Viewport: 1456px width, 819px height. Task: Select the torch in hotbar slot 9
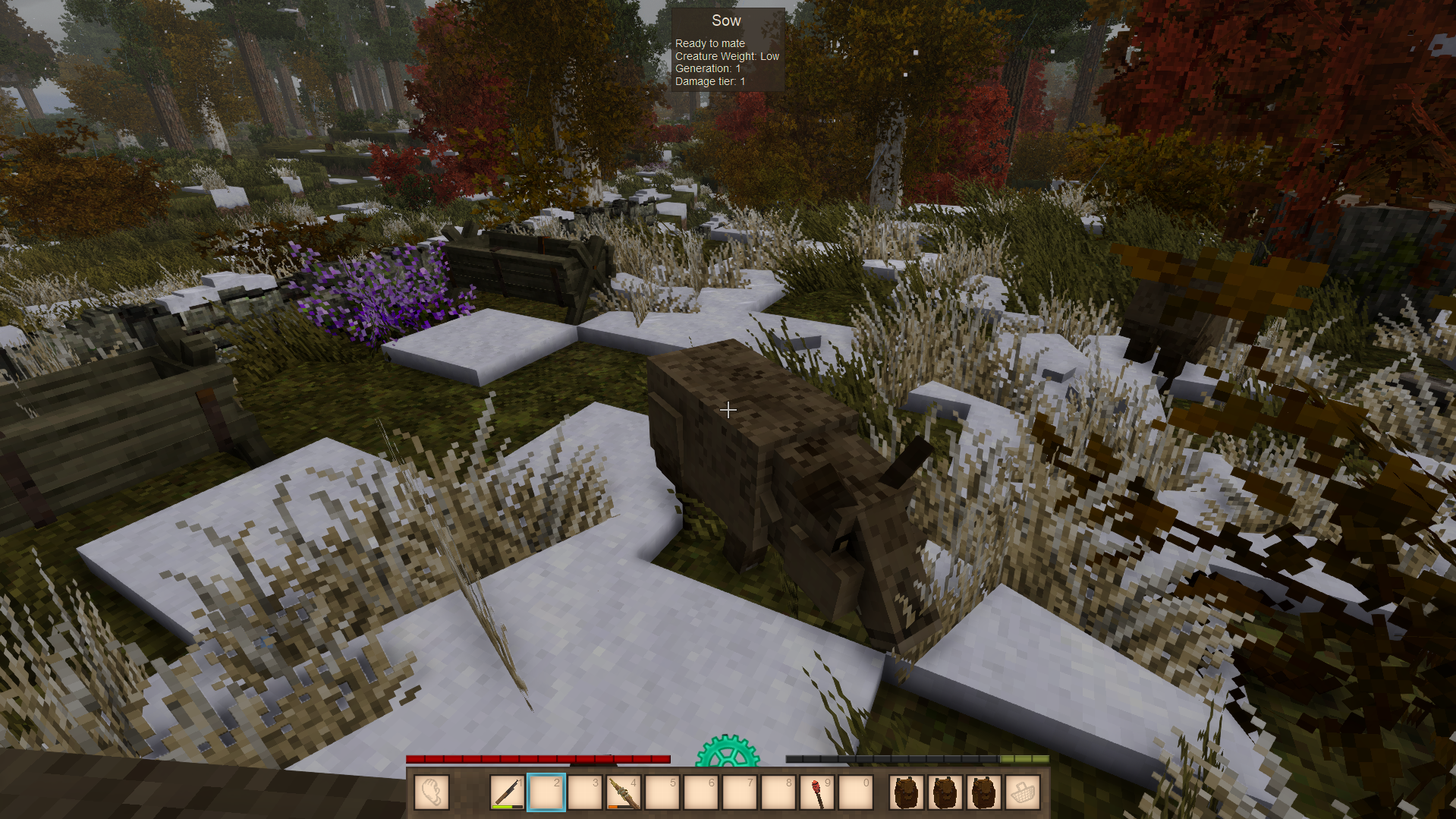click(817, 792)
